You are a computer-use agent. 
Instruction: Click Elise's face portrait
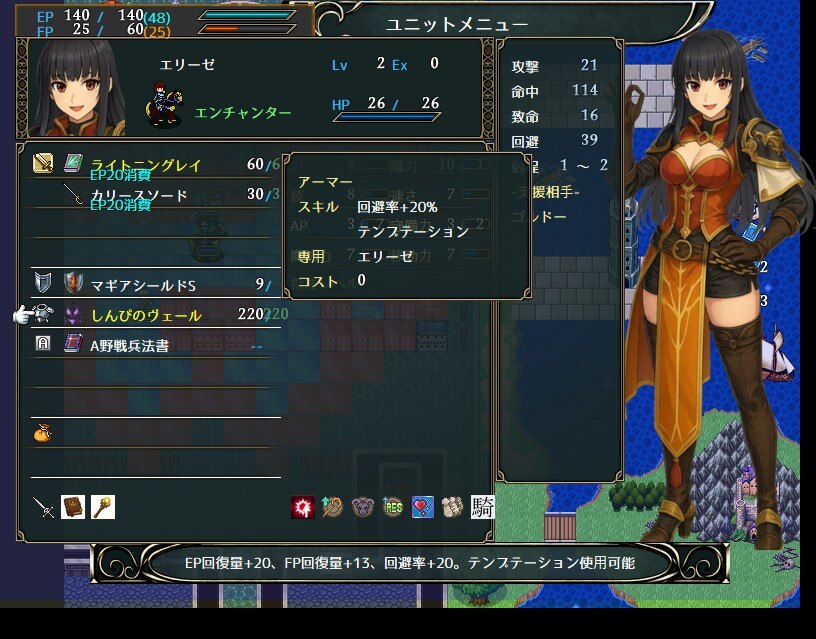click(80, 88)
